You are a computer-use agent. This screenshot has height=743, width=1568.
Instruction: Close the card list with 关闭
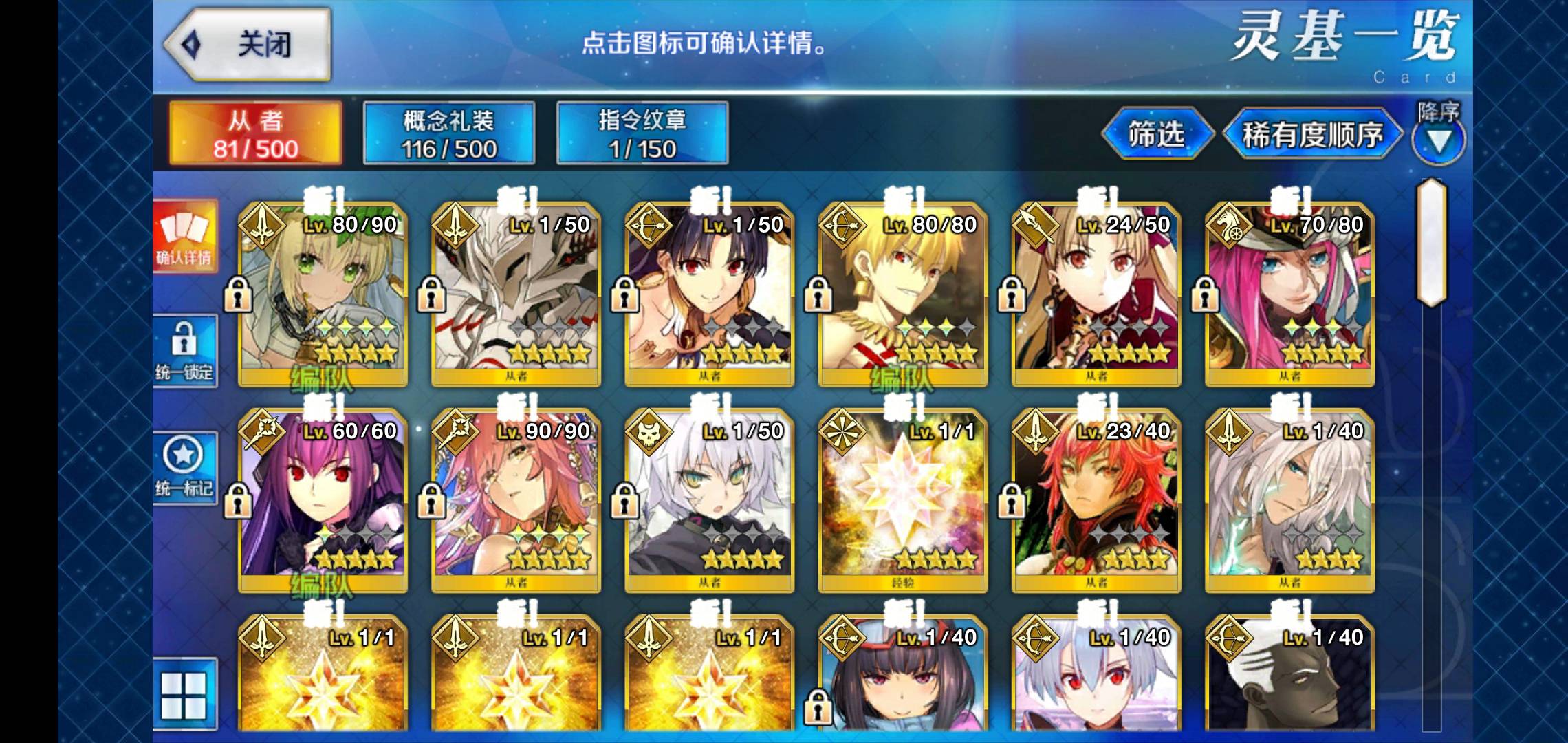[x=248, y=45]
